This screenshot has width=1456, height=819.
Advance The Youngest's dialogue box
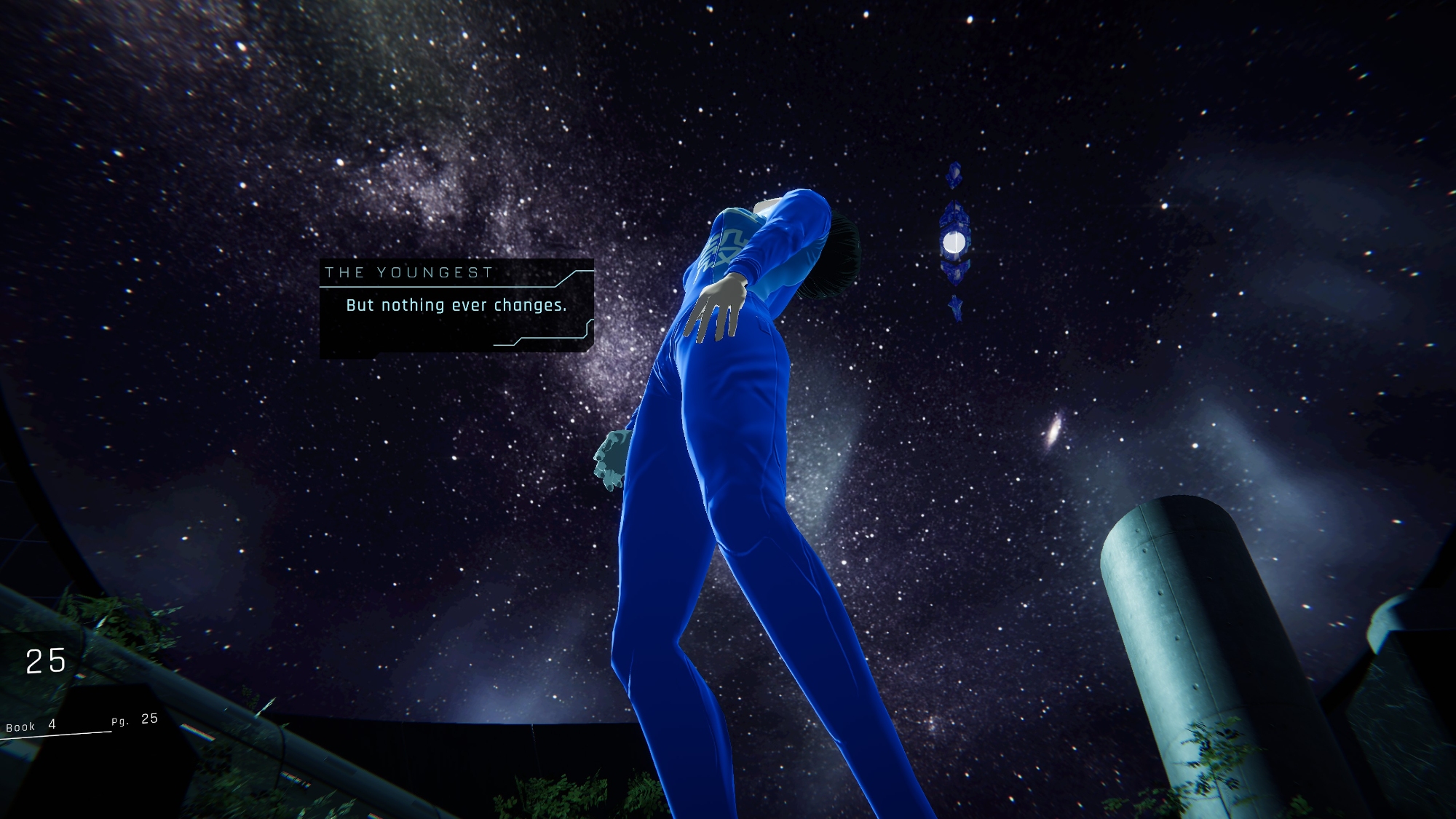click(x=456, y=307)
